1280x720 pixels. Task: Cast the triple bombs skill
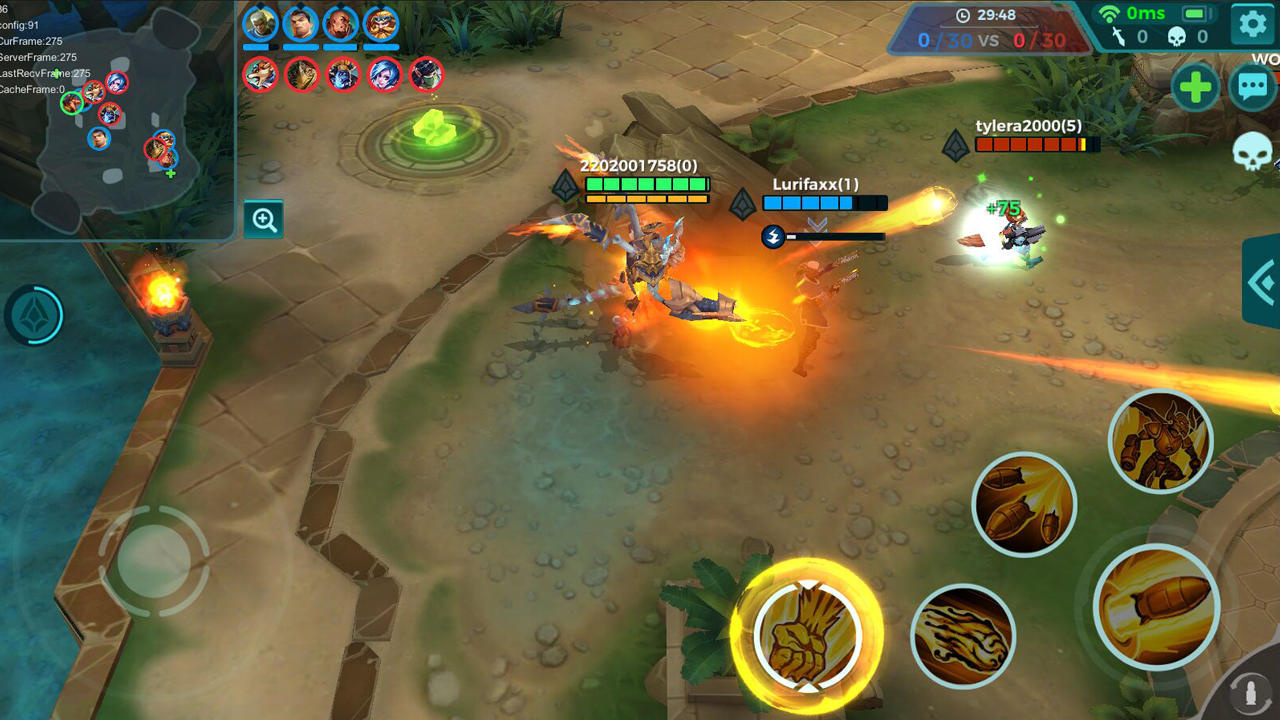click(1024, 505)
